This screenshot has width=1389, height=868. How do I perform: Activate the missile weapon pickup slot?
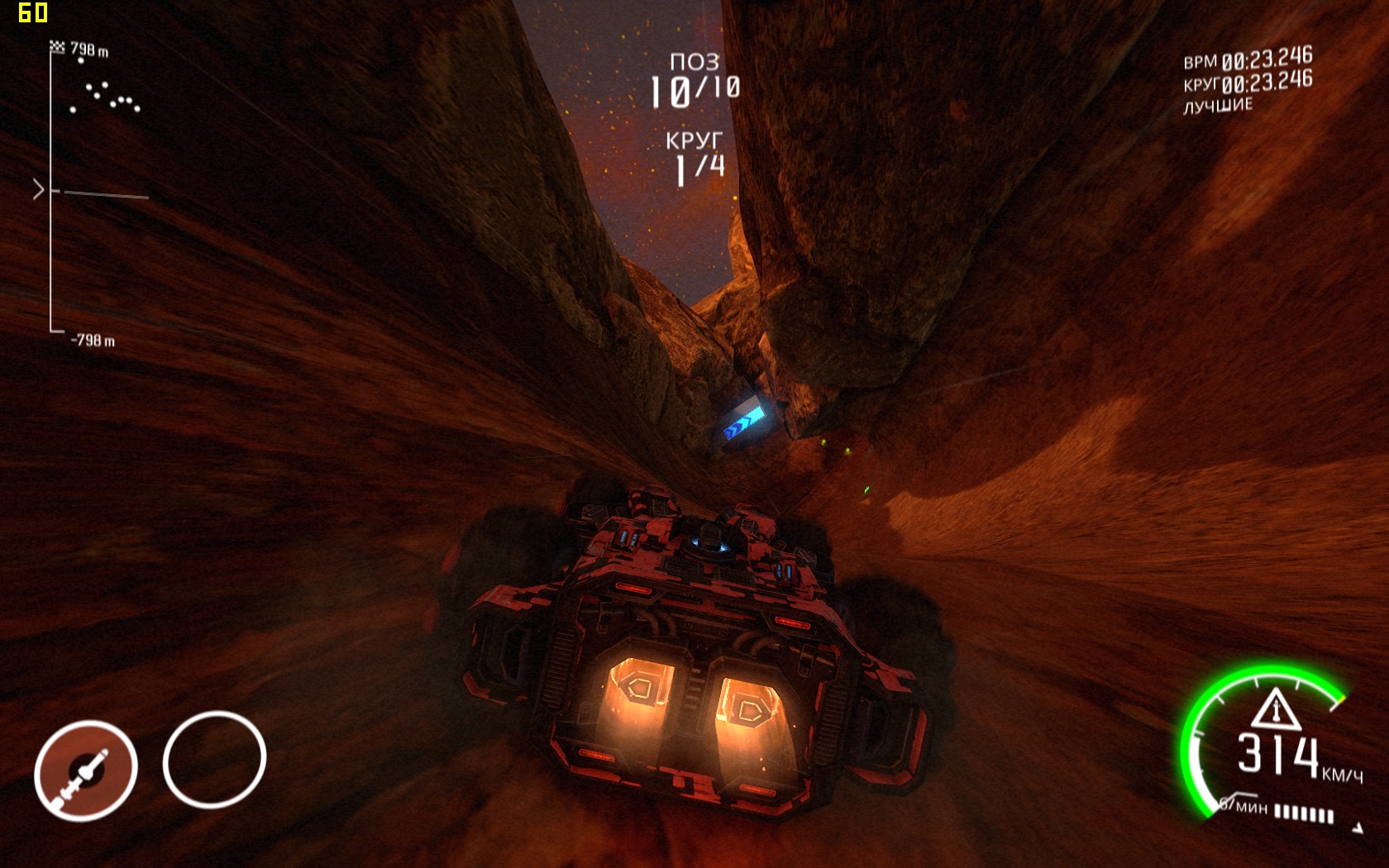coord(85,770)
